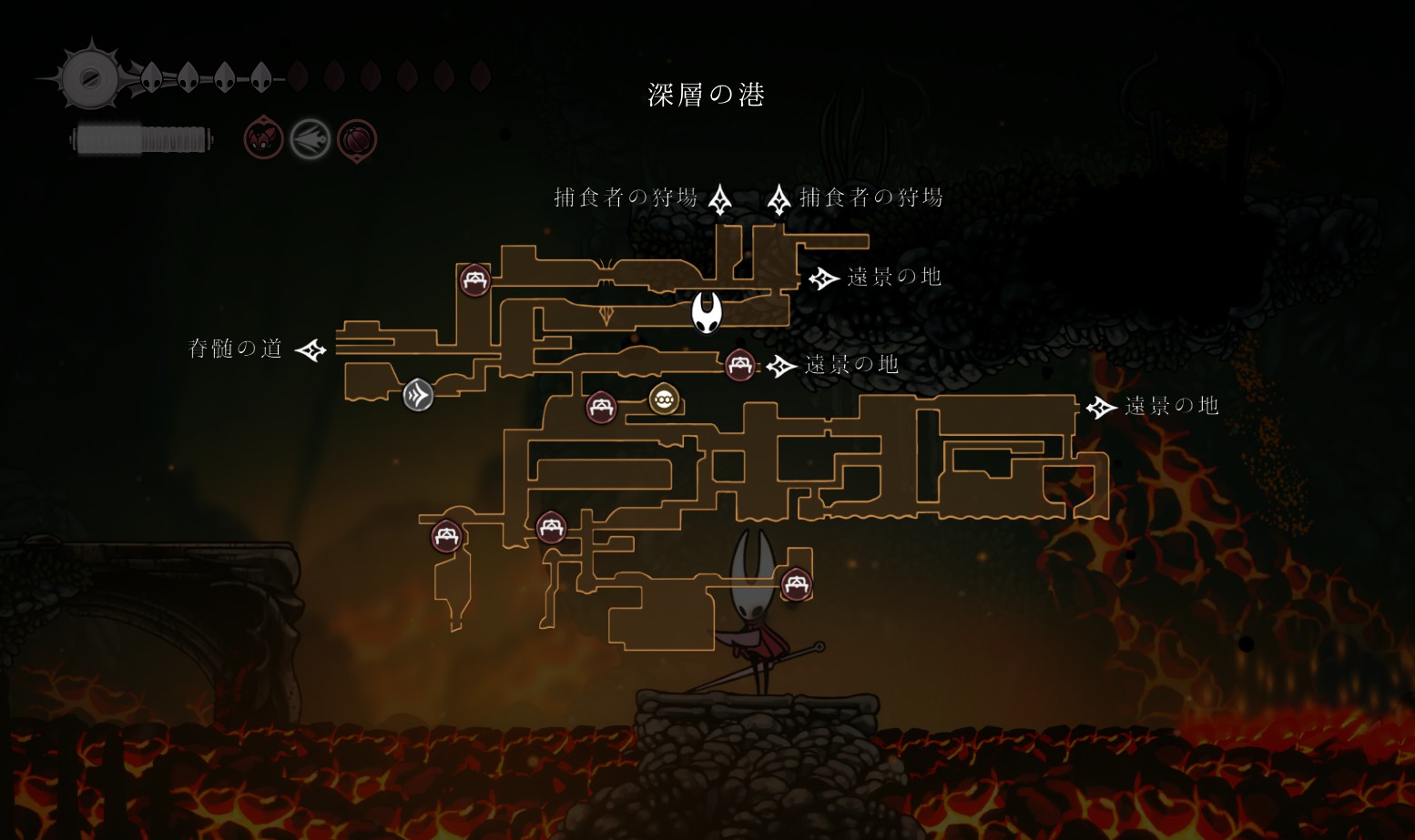This screenshot has height=840, width=1415.
Task: Pick the bench marker beside Hornet's standing figure
Action: [x=795, y=582]
